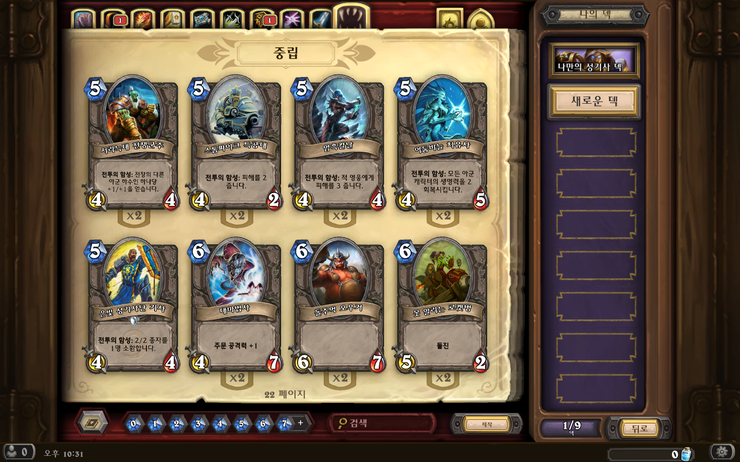Open the 나만의 성기사 덱 deck entry

point(596,62)
